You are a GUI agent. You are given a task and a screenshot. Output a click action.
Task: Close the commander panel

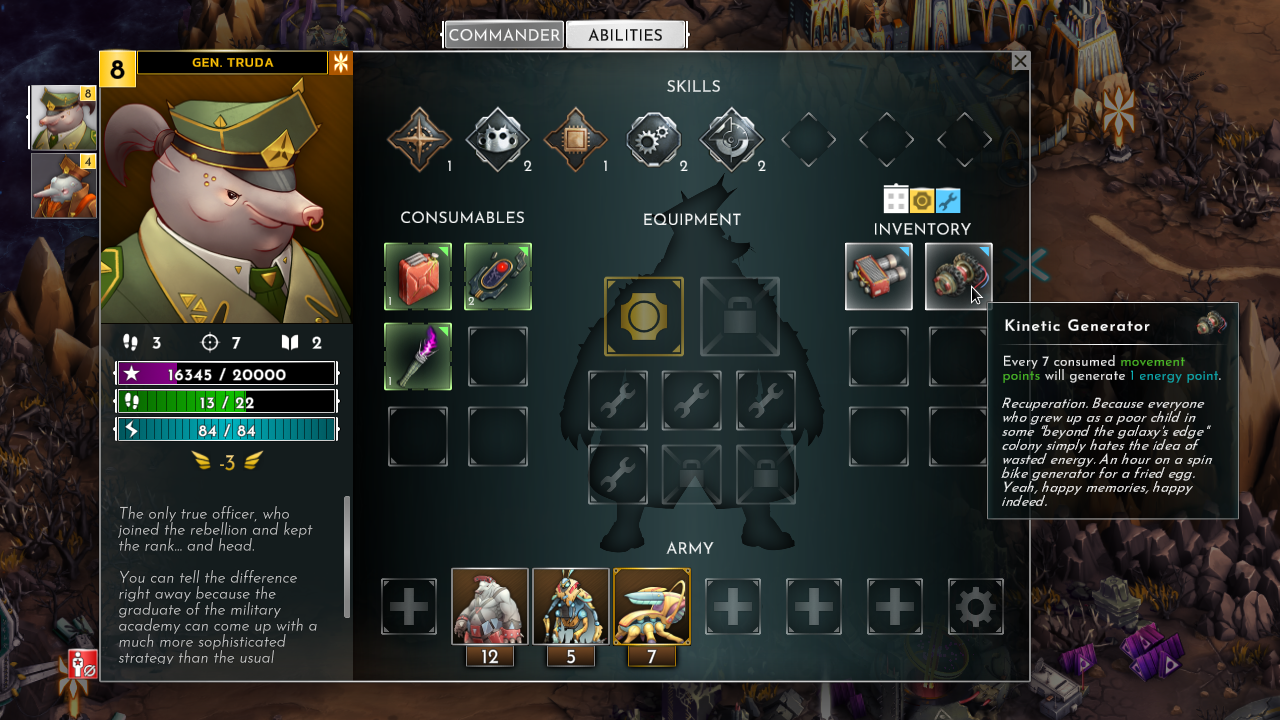pyautogui.click(x=1020, y=62)
